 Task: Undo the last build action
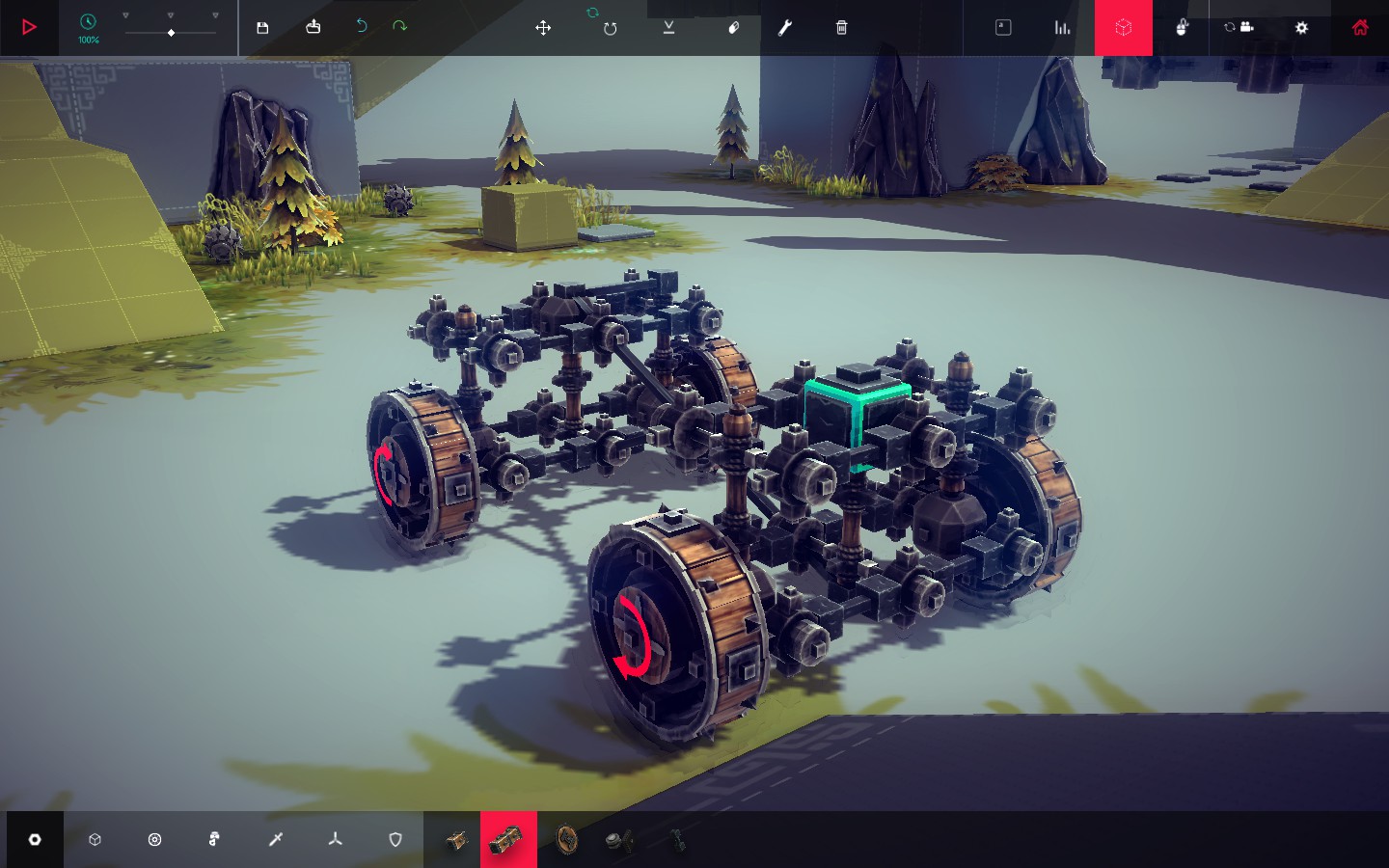tap(361, 27)
